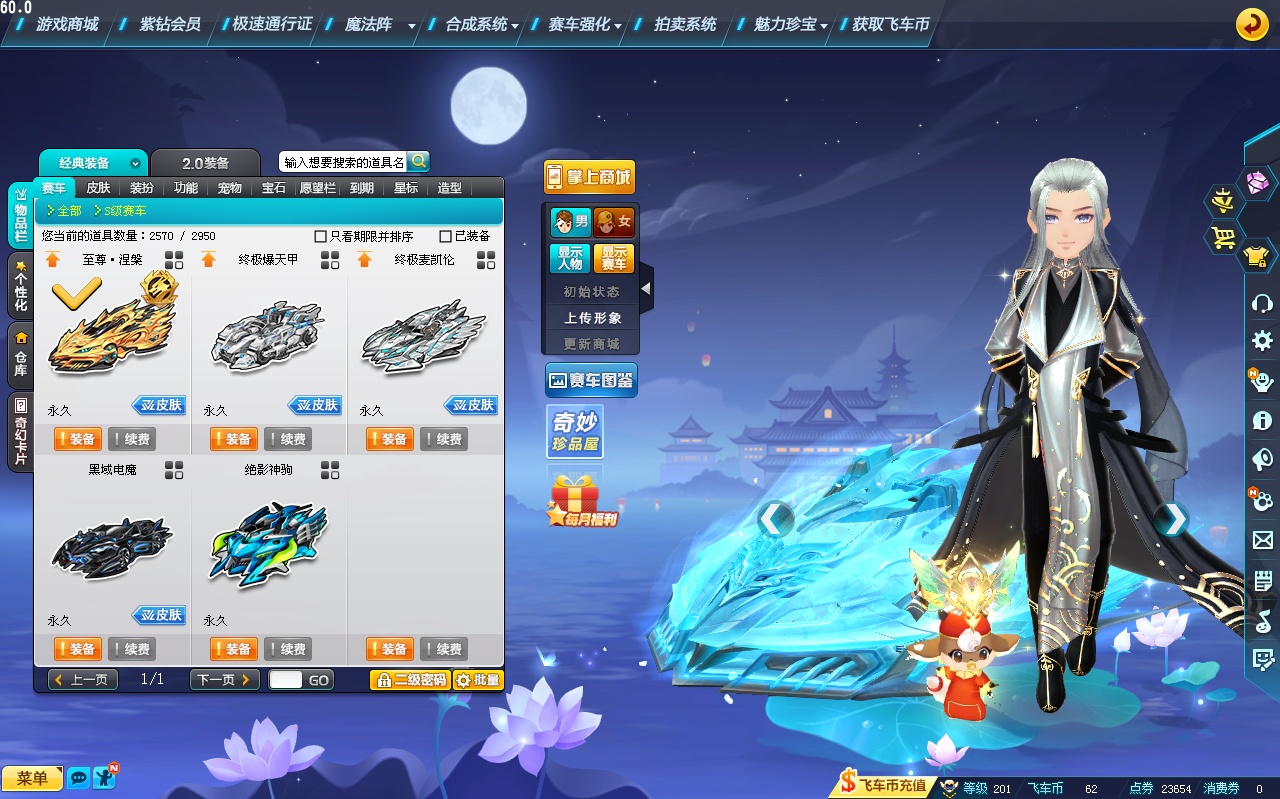The image size is (1280, 799).
Task: Select the 宠物 pets tab
Action: point(229,188)
